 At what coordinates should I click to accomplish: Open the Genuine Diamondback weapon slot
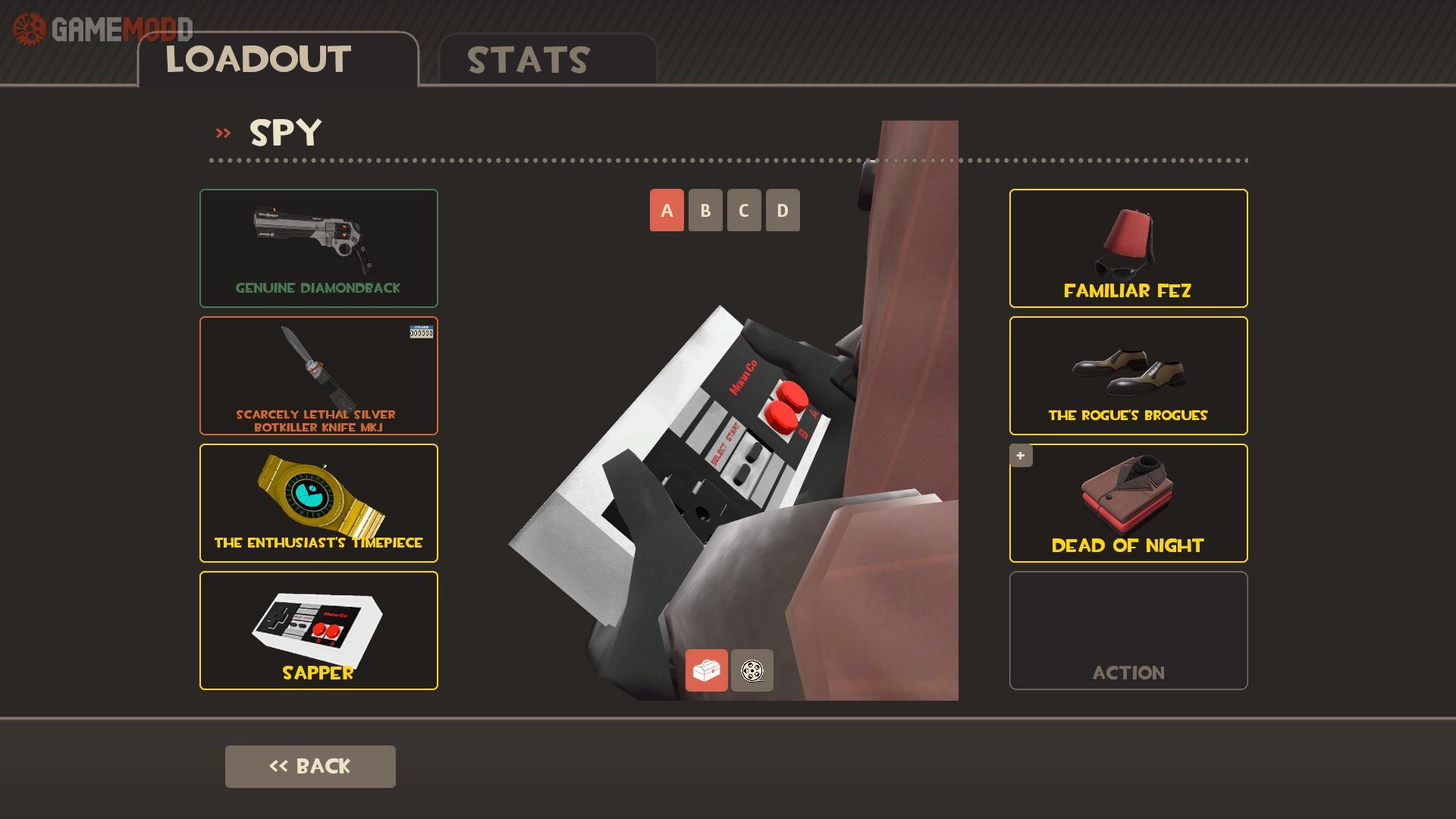tap(318, 248)
